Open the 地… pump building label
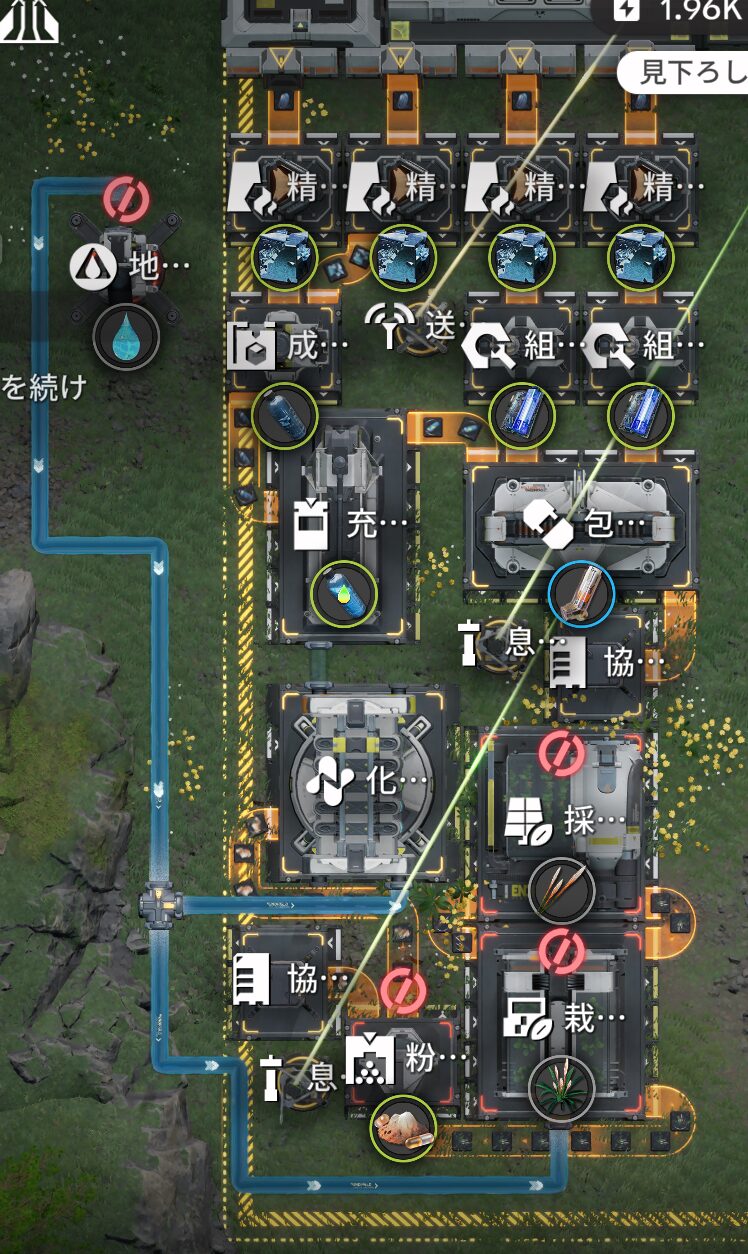This screenshot has height=1254, width=748. [x=130, y=267]
